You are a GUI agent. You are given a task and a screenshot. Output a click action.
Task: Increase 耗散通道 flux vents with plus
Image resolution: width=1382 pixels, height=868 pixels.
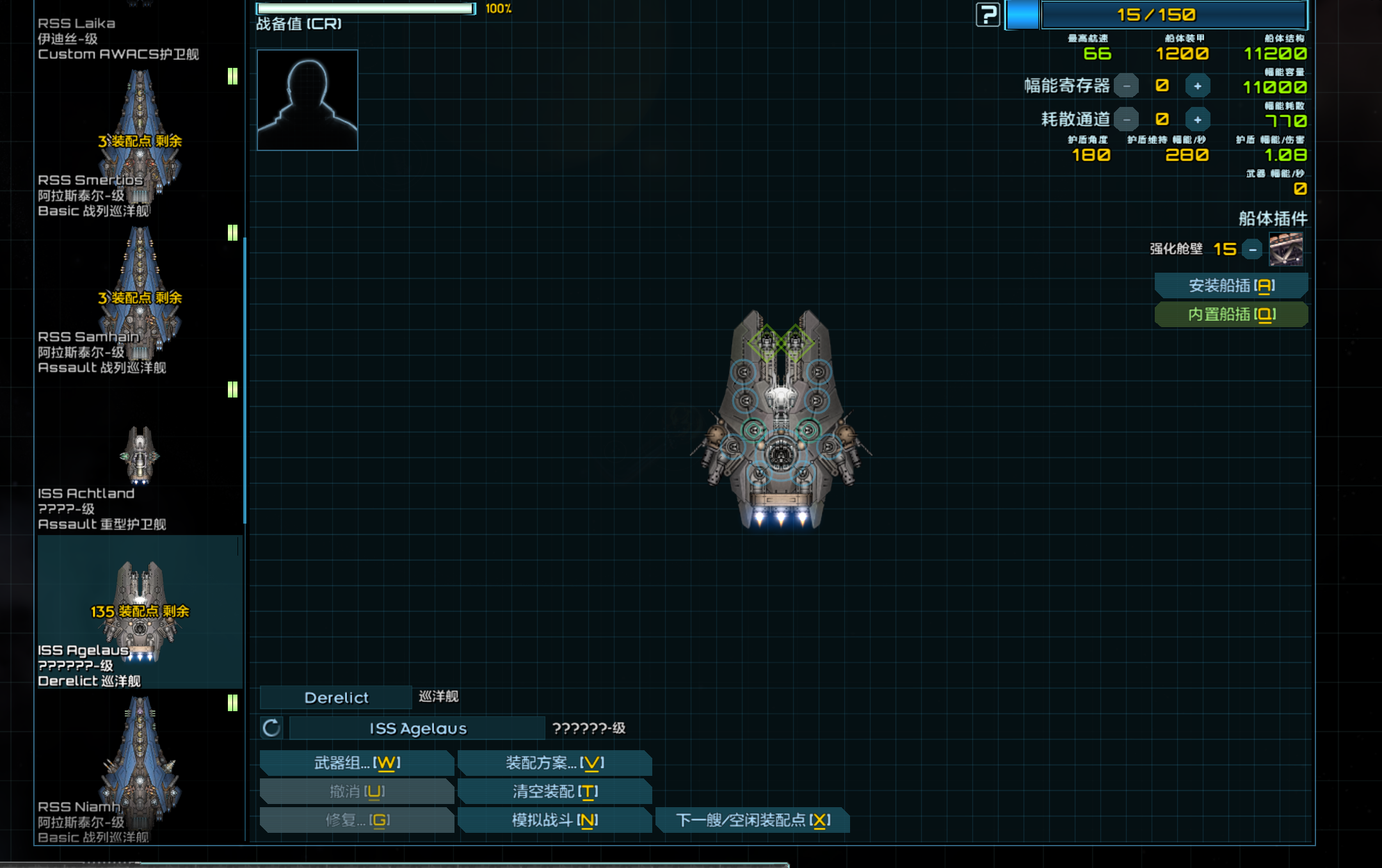point(1197,120)
